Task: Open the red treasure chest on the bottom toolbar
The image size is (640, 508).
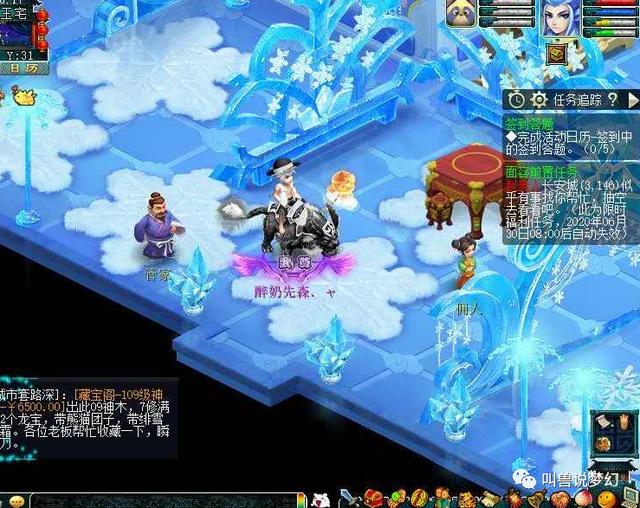Action: pos(373,497)
